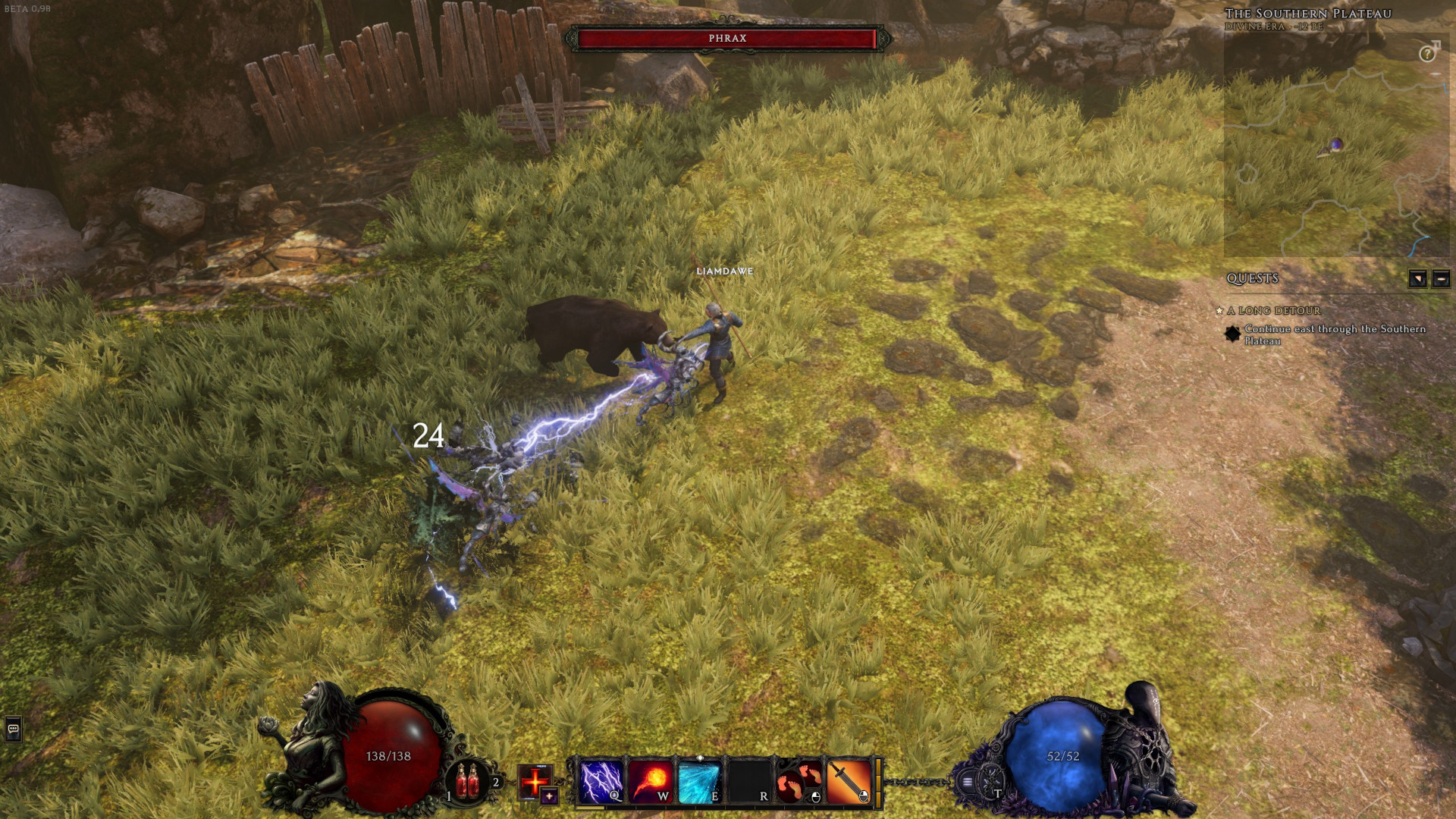
Task: Click the QUESTS panel header
Action: pos(1252,278)
